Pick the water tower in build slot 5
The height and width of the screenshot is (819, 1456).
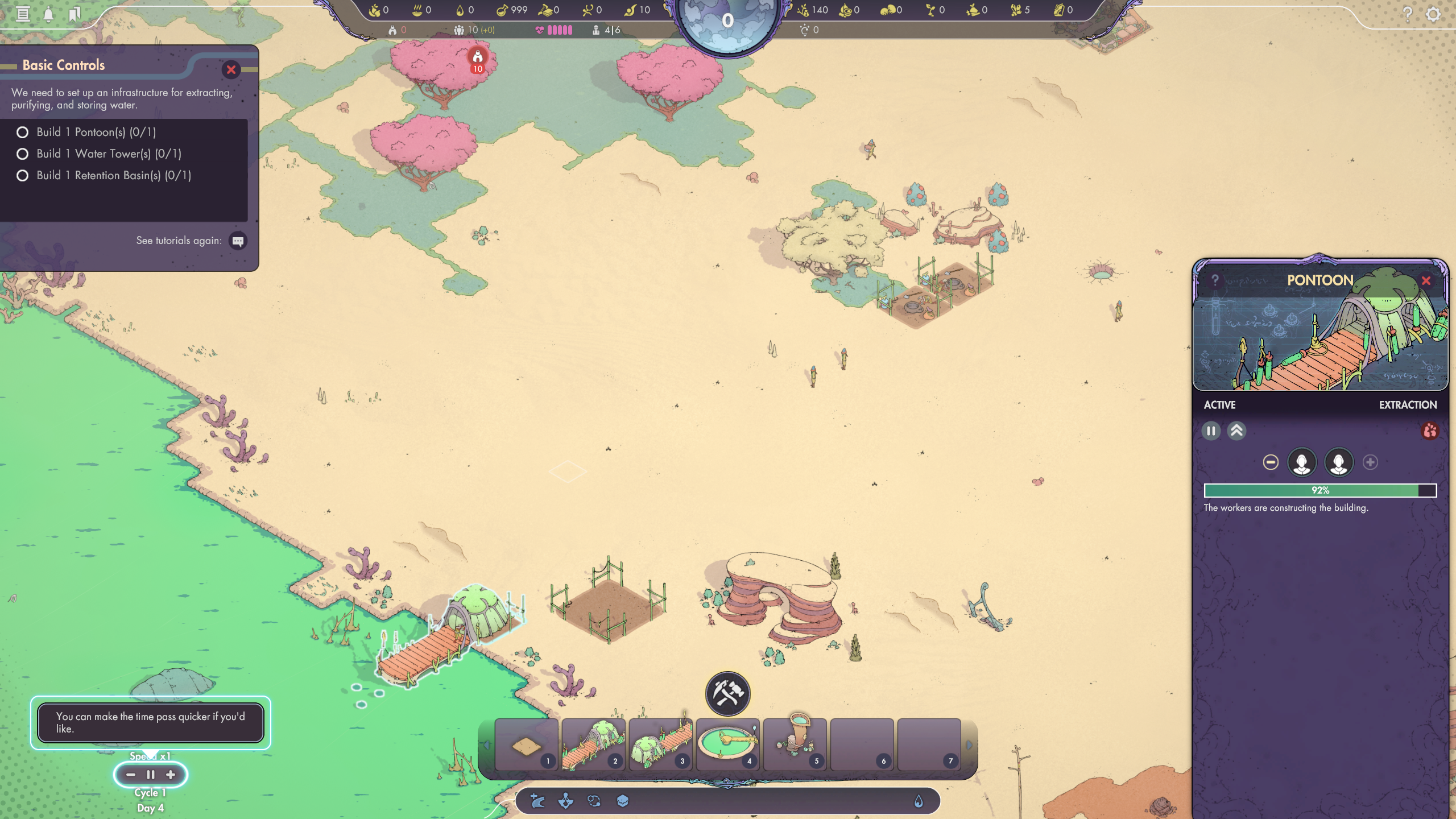click(x=795, y=744)
